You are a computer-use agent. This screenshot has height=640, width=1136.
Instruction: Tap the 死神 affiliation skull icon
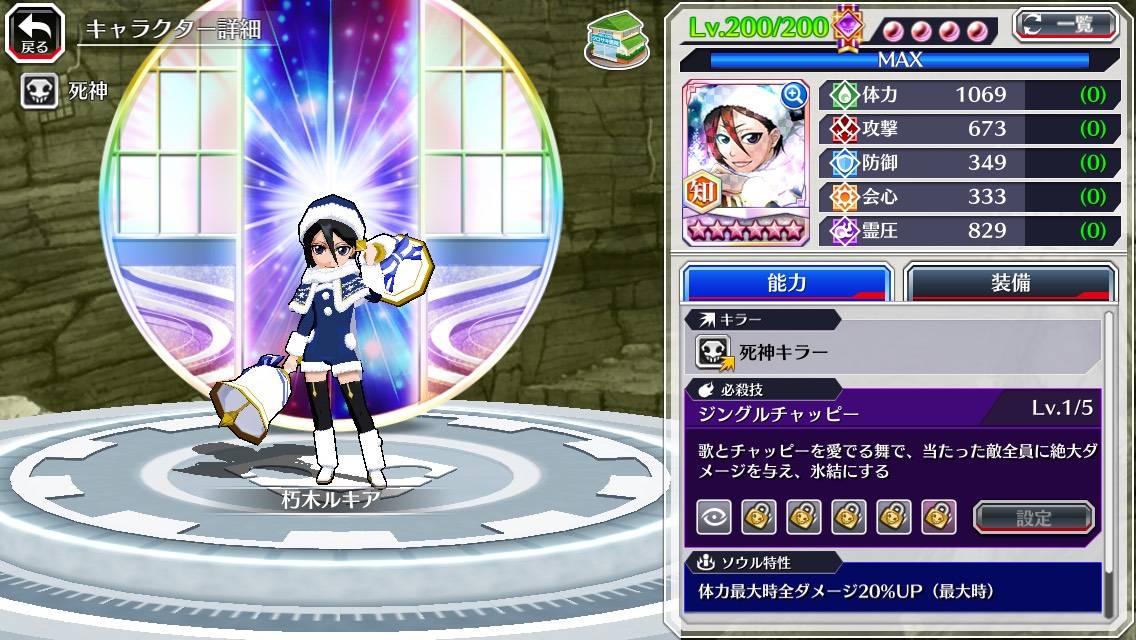39,91
